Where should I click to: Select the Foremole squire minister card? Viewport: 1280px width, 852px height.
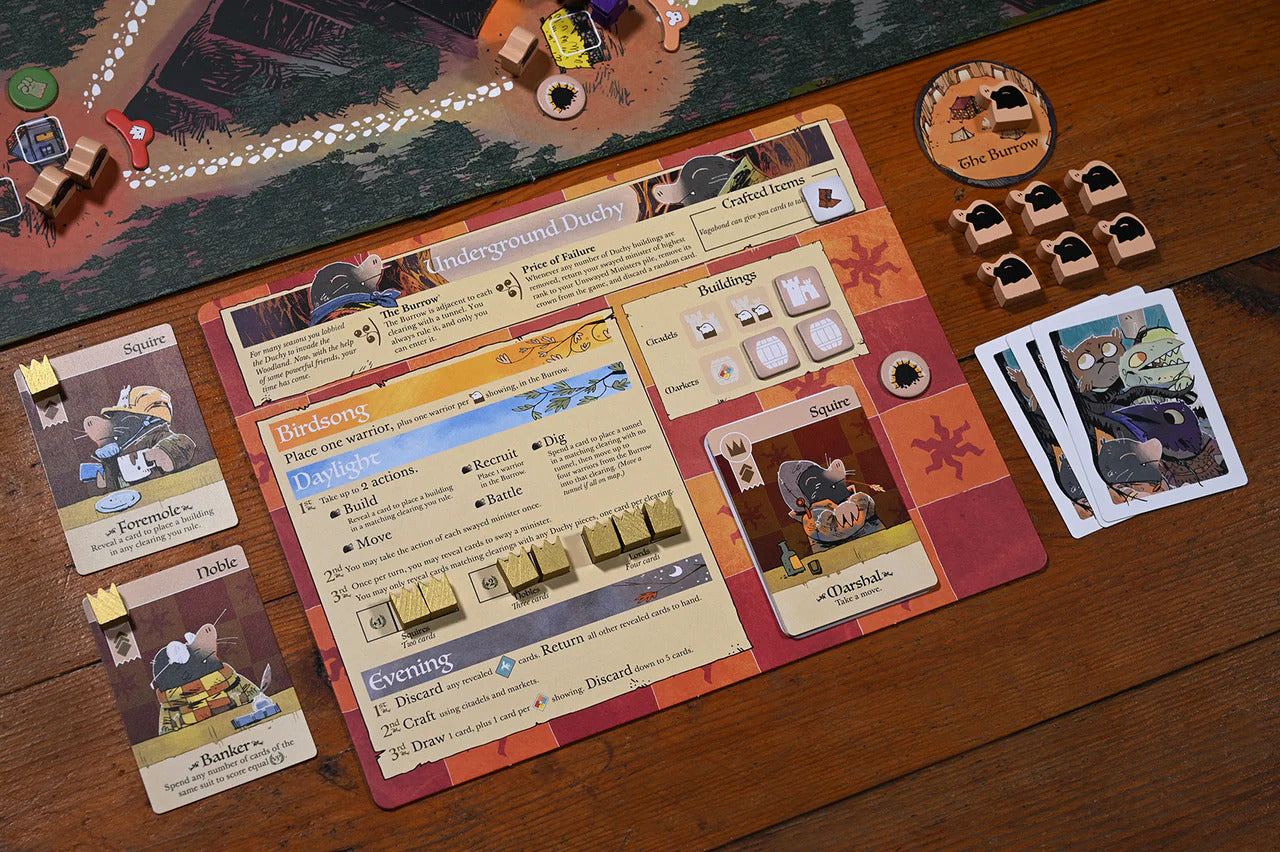pyautogui.click(x=125, y=446)
